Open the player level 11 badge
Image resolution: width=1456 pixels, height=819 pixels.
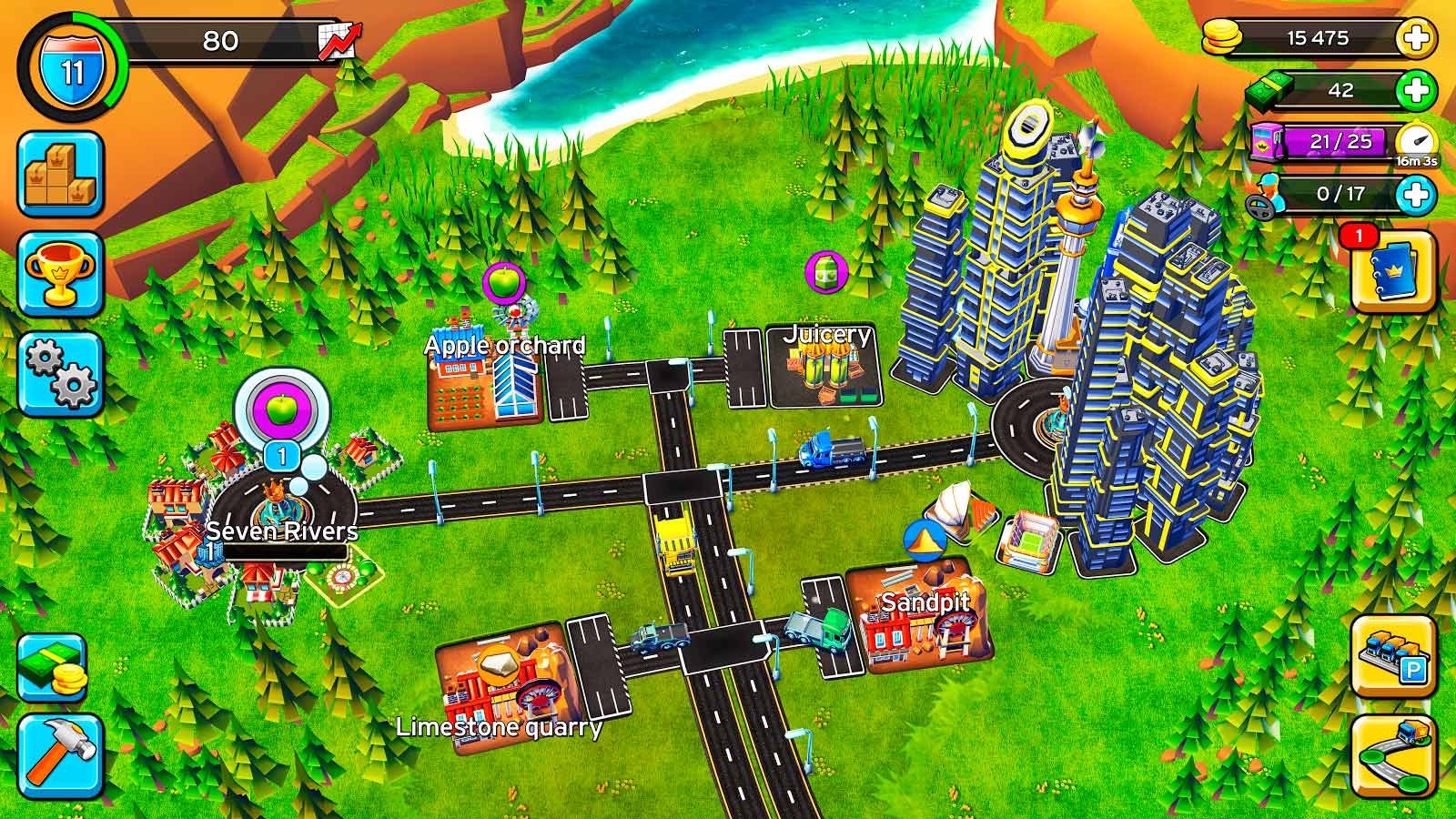[72, 70]
